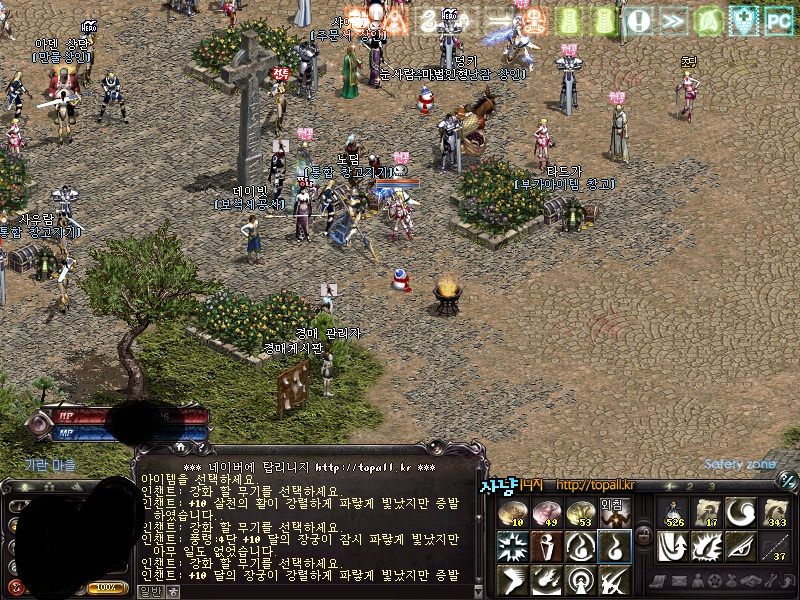Use the pink coin item showing 49

click(546, 512)
